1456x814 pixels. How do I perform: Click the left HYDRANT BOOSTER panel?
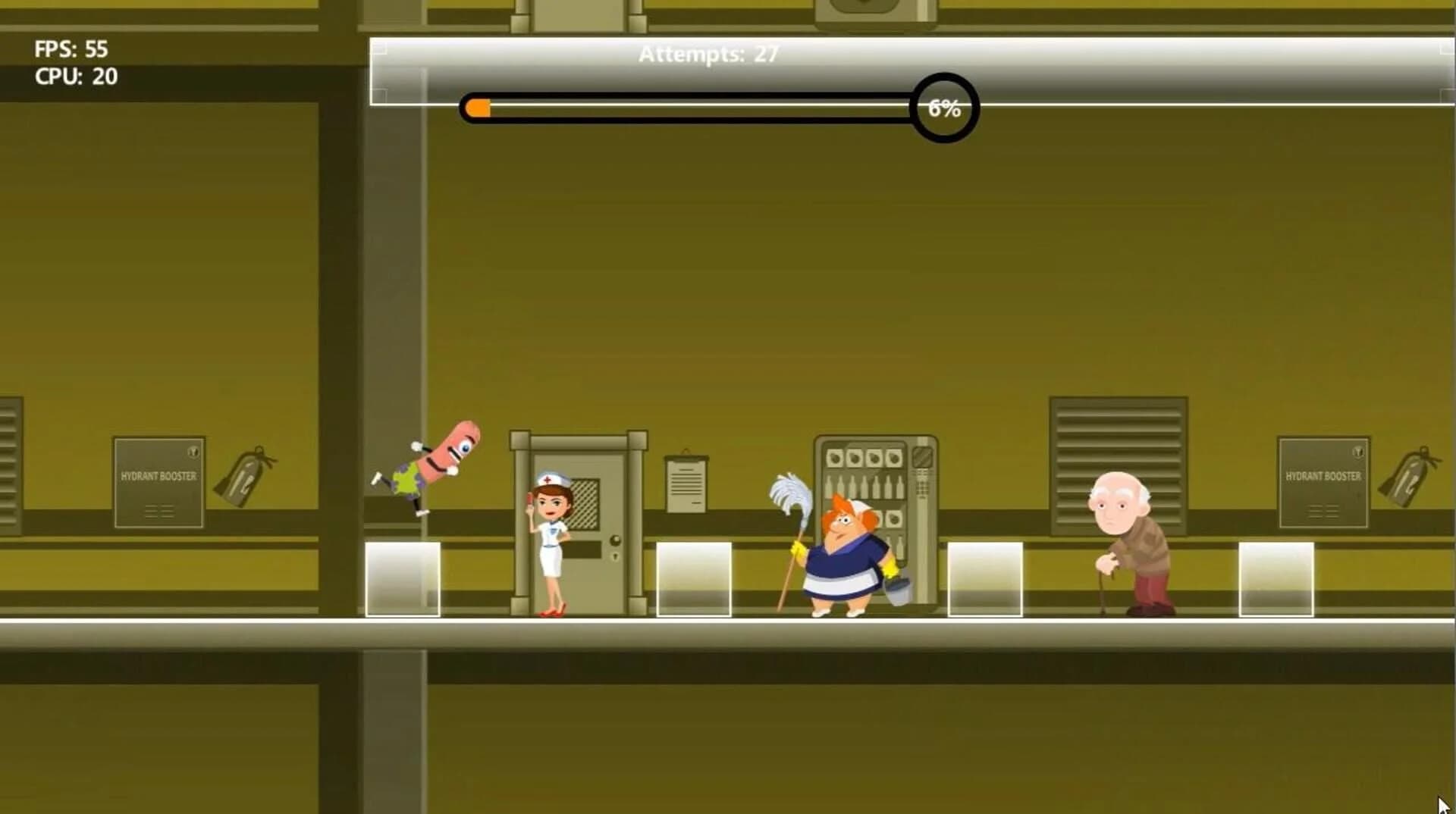158,481
